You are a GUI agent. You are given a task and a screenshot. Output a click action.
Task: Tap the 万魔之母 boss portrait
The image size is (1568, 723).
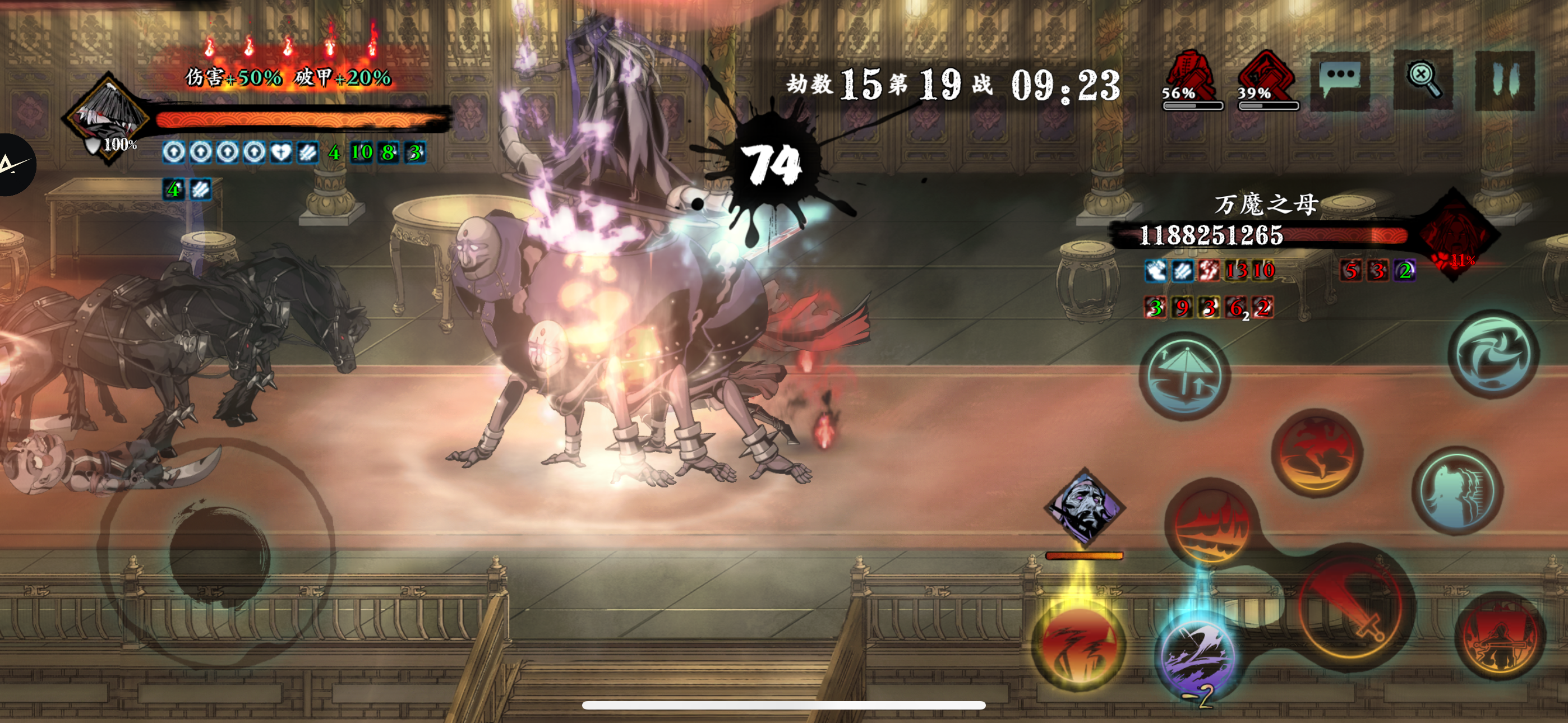coord(1455,235)
